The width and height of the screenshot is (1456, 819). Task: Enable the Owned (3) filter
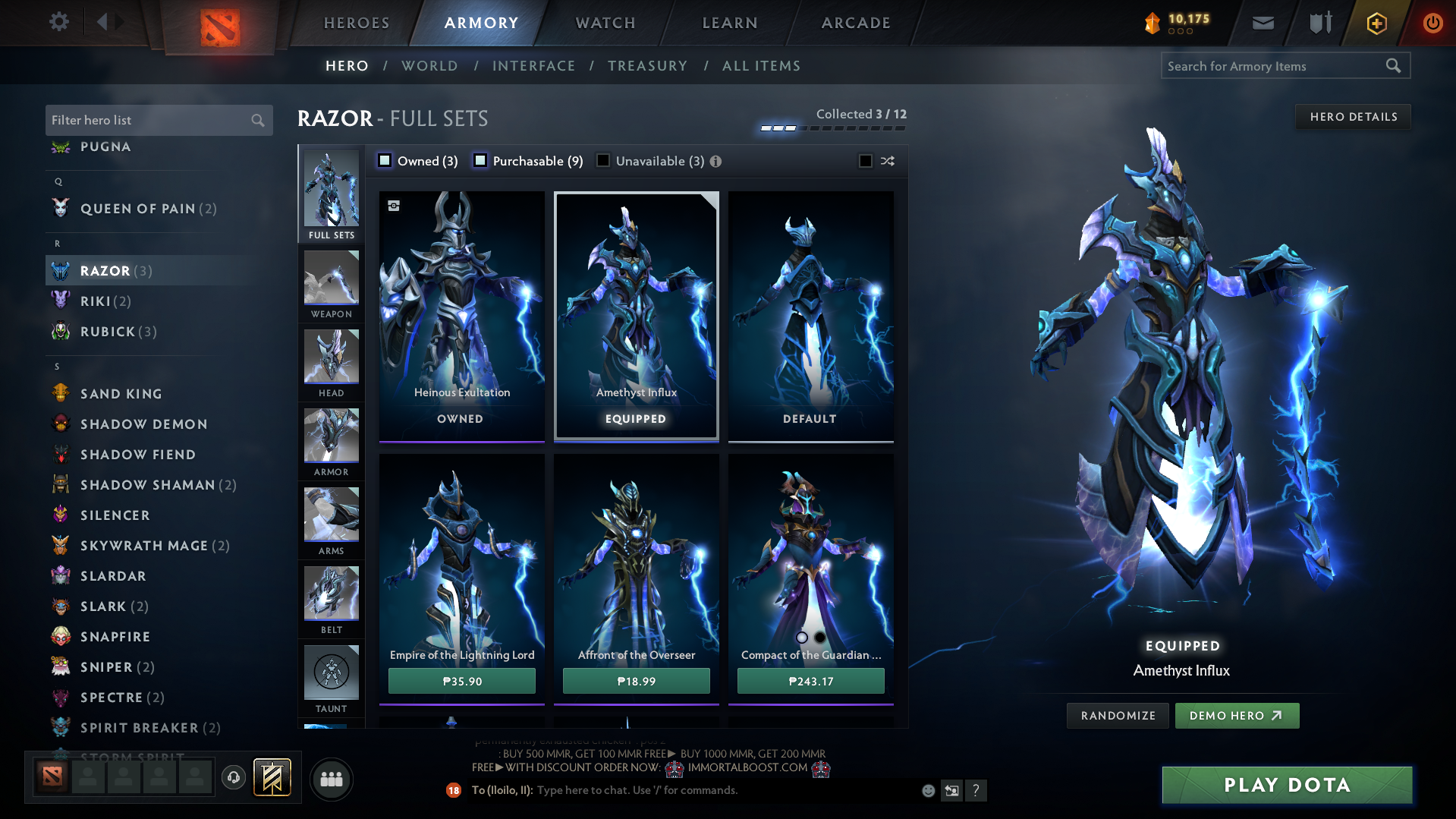[x=385, y=160]
